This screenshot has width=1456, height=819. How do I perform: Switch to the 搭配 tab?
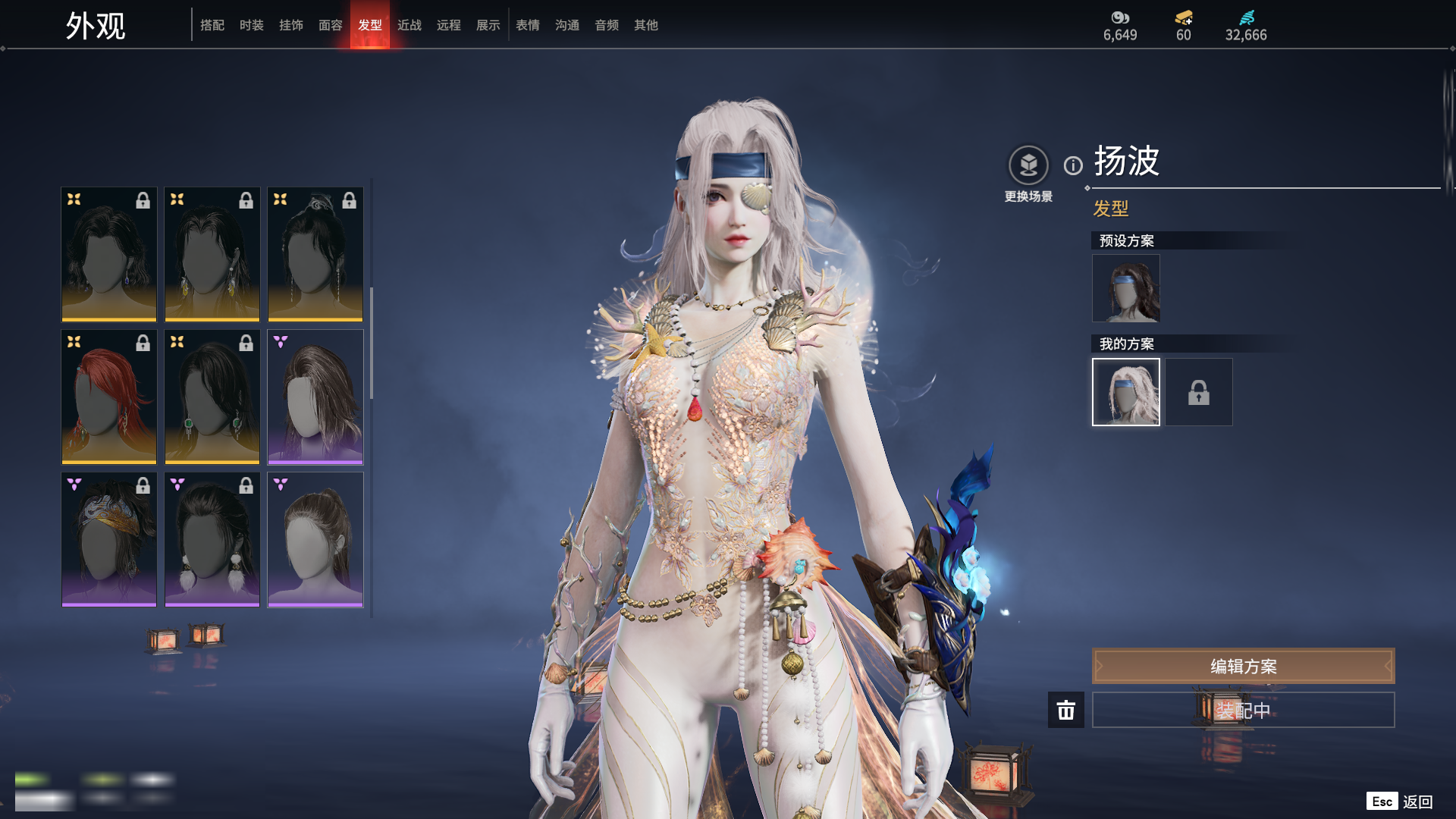(212, 25)
